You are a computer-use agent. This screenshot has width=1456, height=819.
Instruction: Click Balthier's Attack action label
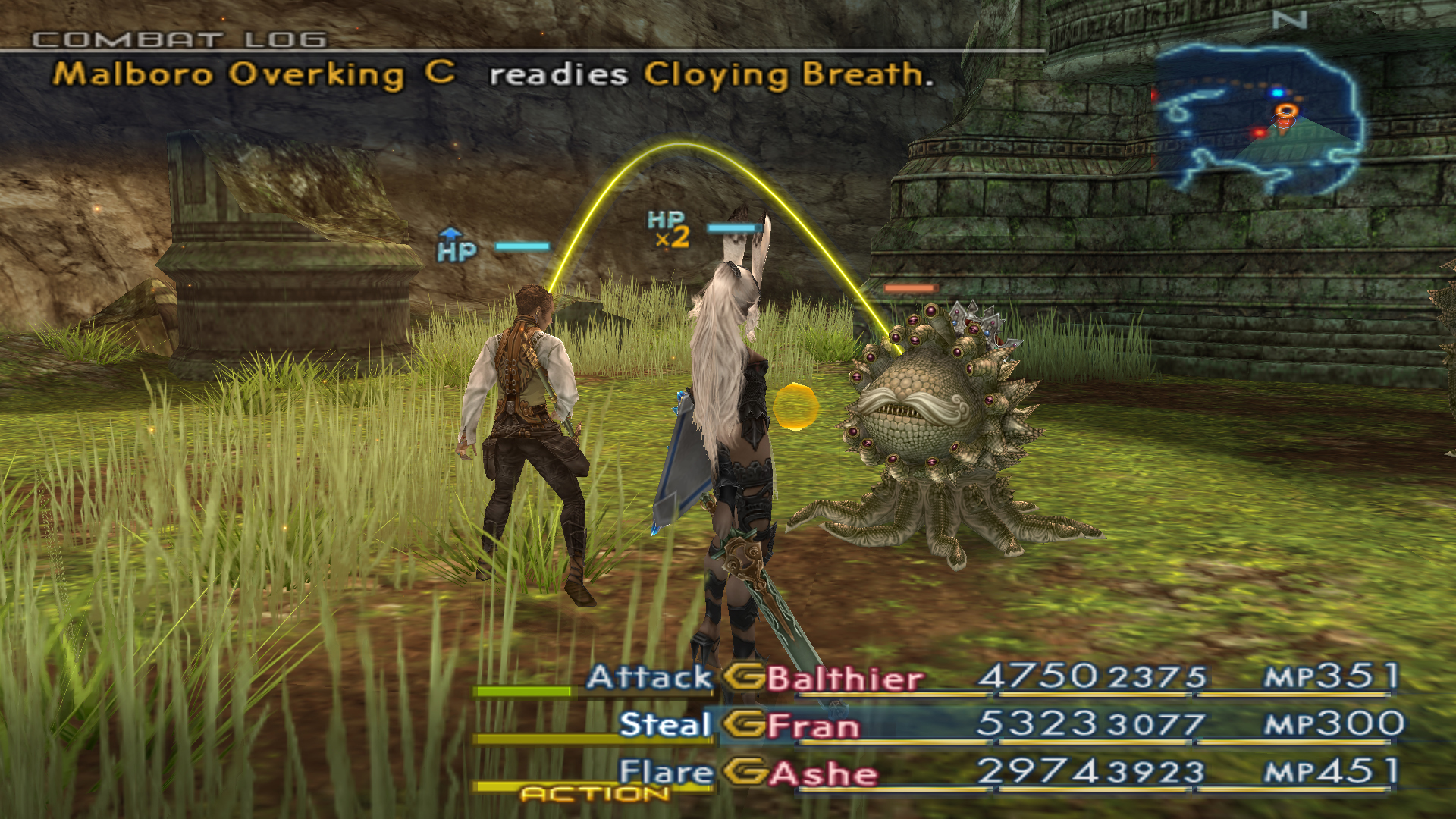tap(649, 677)
